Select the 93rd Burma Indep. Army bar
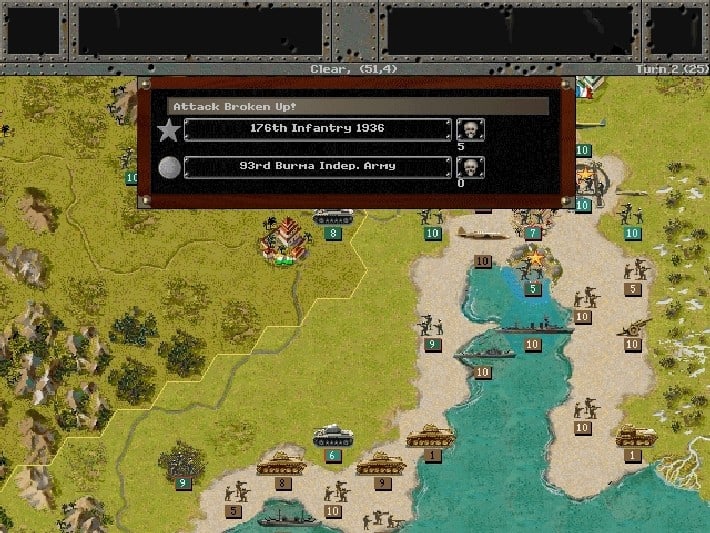Viewport: 710px width, 533px height. click(317, 166)
